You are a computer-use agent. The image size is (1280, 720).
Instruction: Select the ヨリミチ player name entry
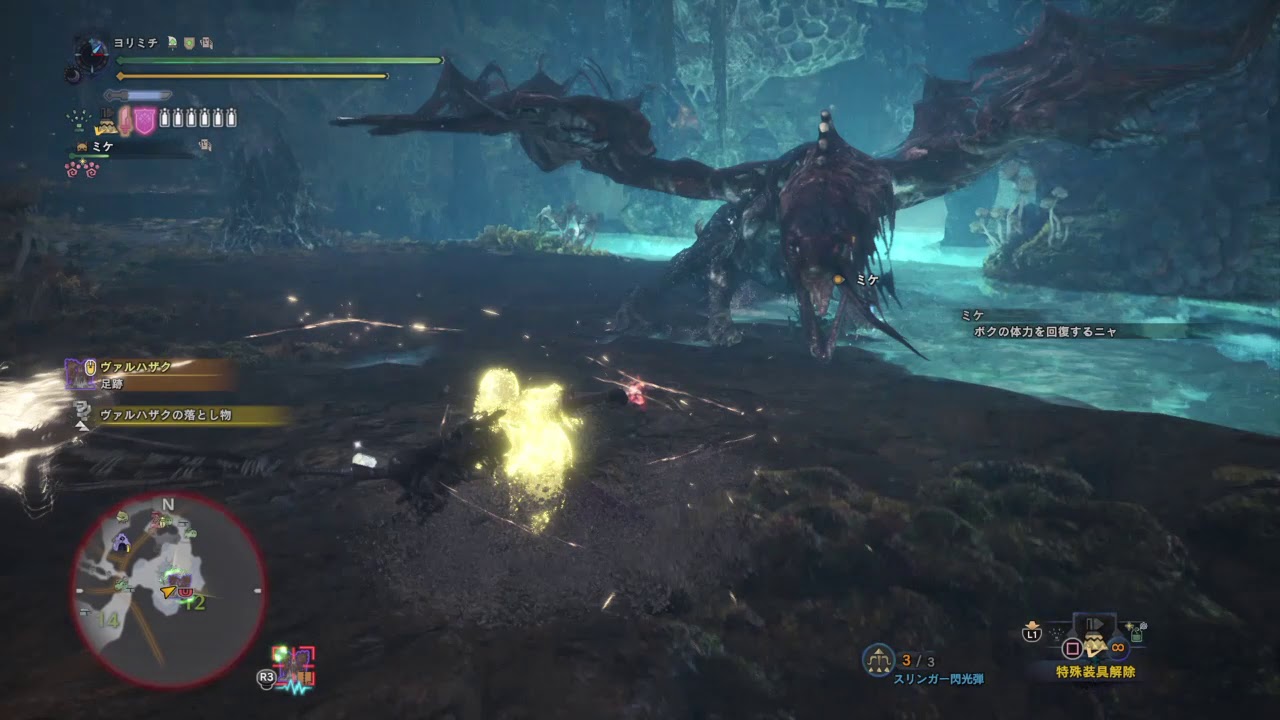click(135, 41)
